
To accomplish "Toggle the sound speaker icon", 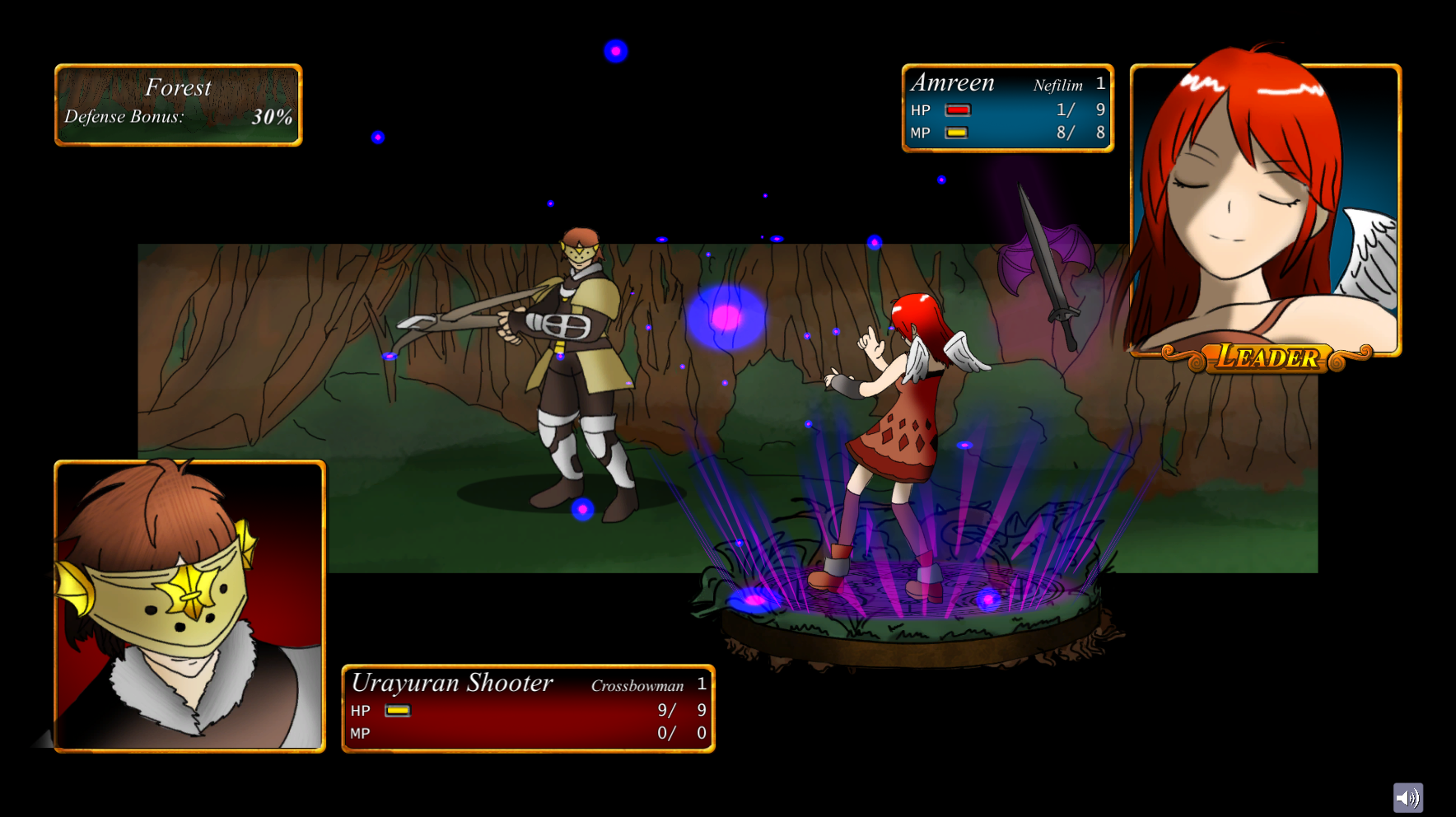I will 1407,797.
